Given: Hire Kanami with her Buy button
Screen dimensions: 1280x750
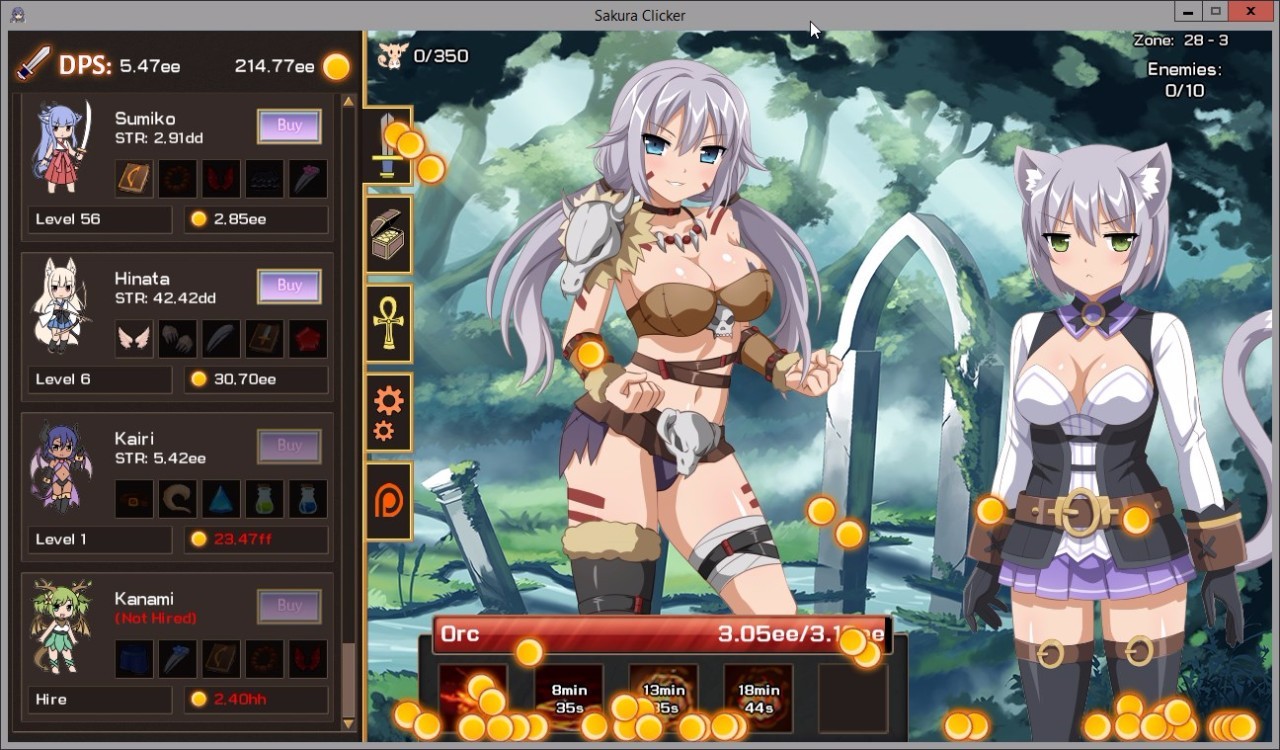Looking at the screenshot, I should [x=289, y=606].
